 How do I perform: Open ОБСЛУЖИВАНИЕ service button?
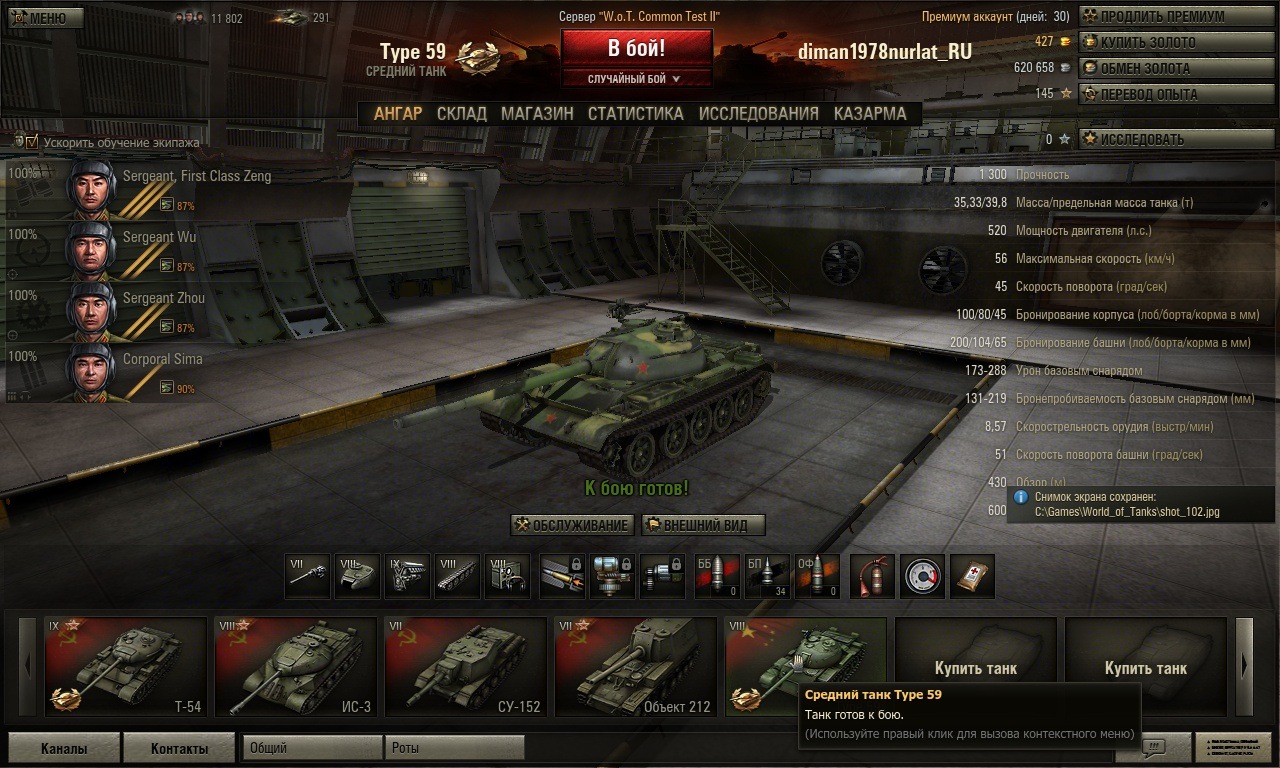(572, 525)
